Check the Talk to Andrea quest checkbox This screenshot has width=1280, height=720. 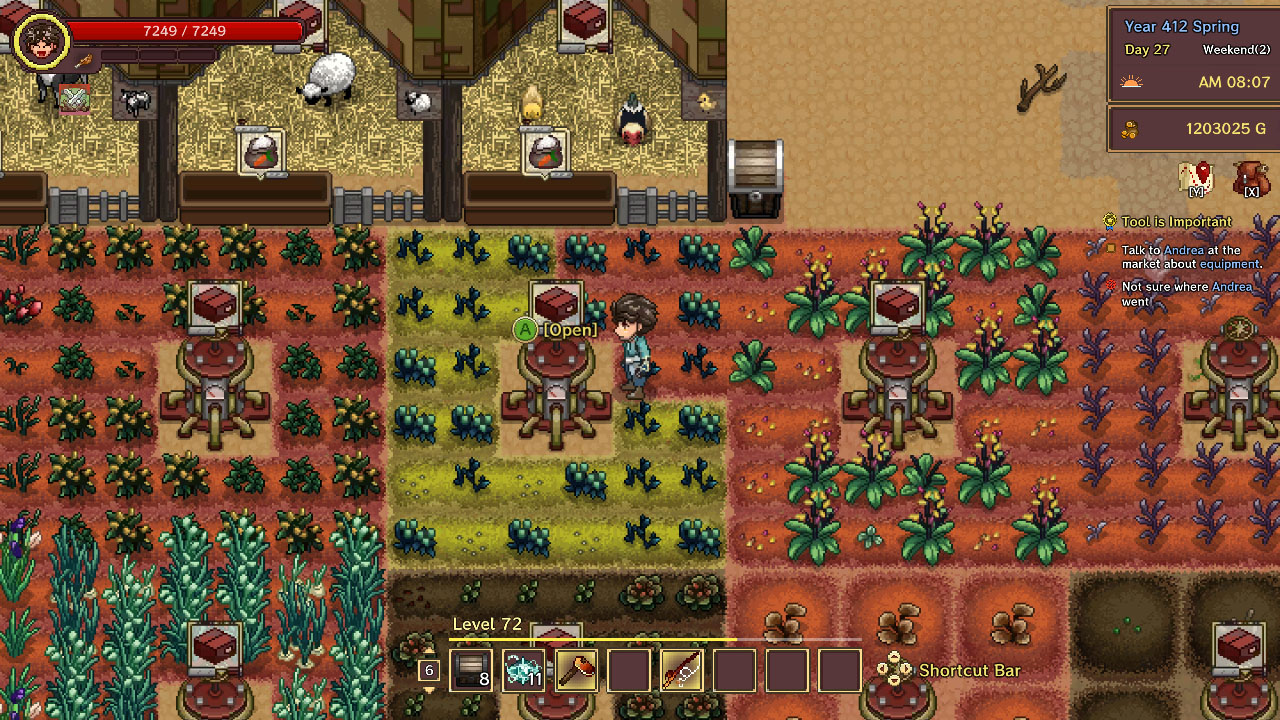coord(1109,249)
